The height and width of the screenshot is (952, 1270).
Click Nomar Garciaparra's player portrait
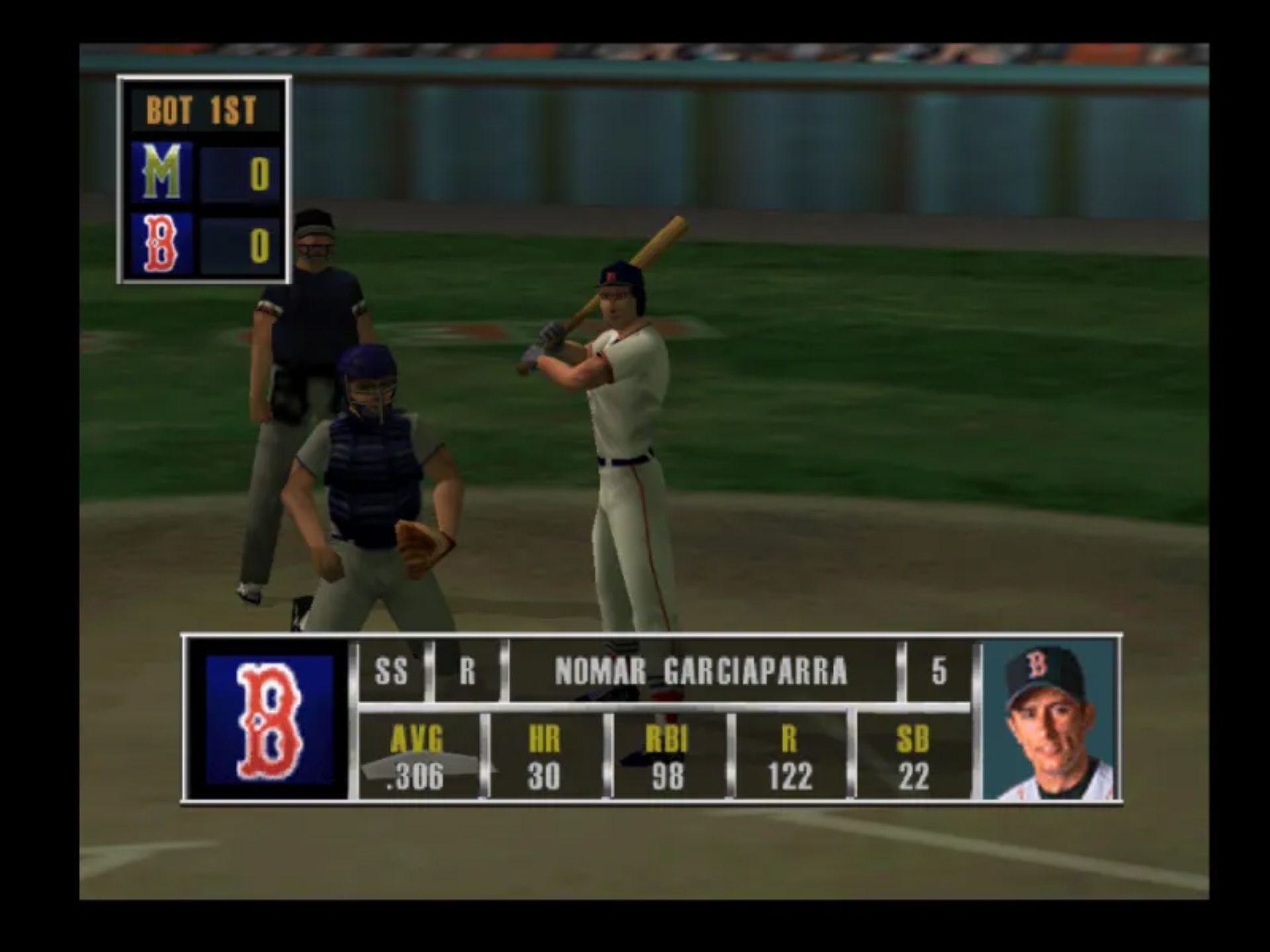tap(1048, 719)
